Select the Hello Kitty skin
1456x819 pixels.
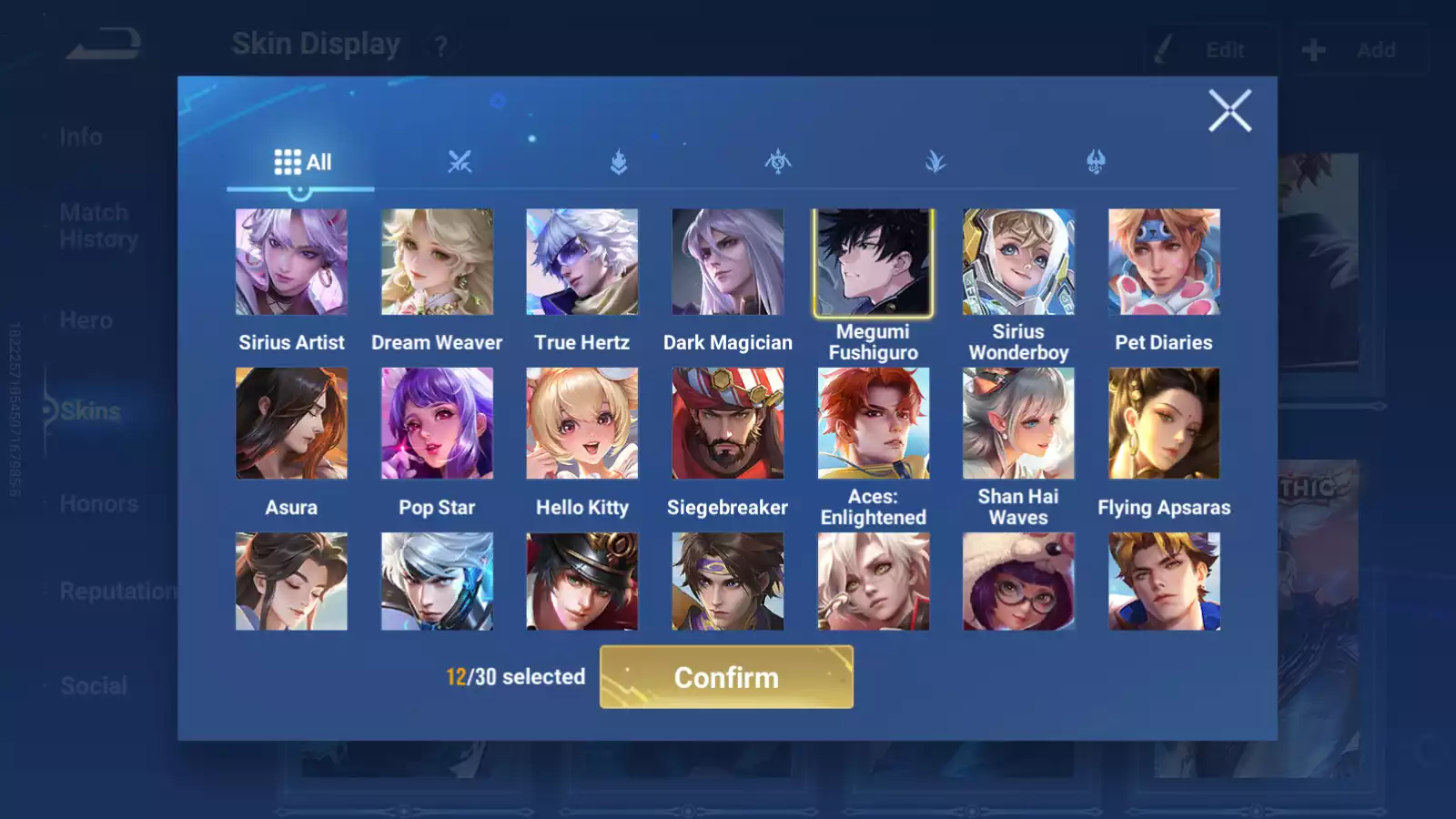point(581,423)
